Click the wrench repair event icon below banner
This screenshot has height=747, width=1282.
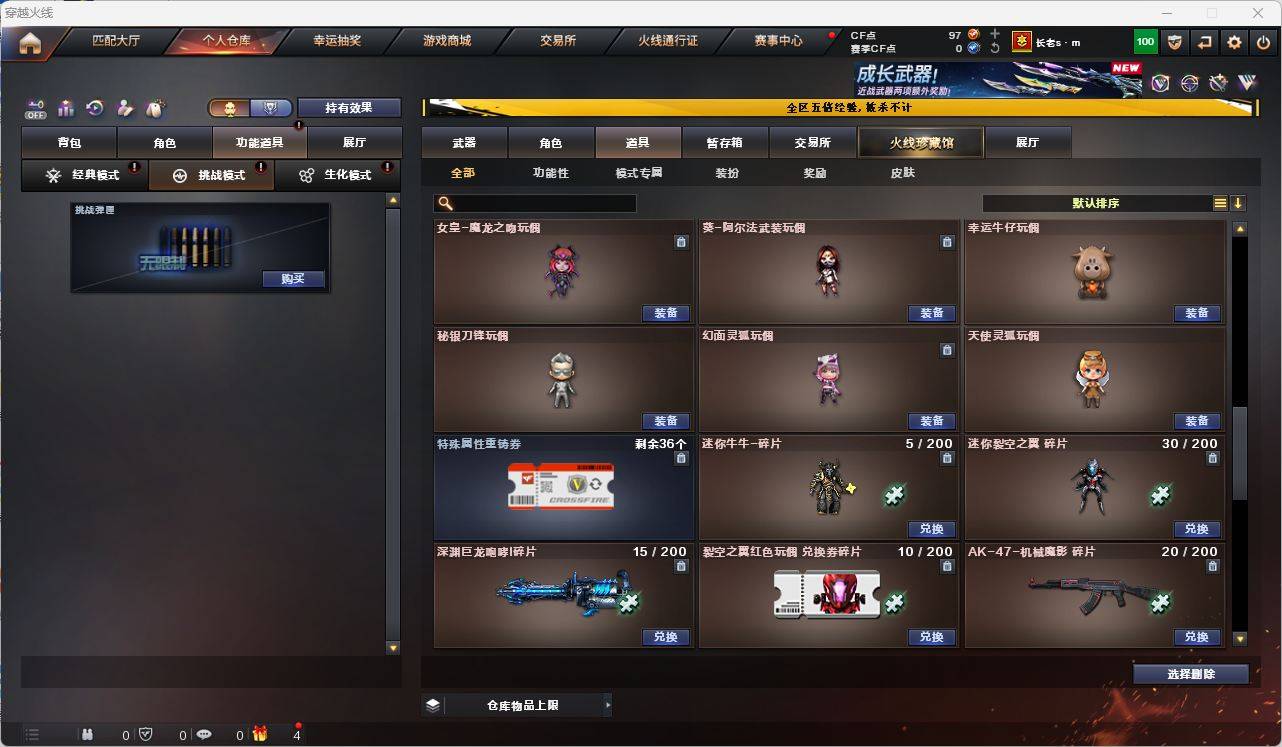(x=1217, y=84)
